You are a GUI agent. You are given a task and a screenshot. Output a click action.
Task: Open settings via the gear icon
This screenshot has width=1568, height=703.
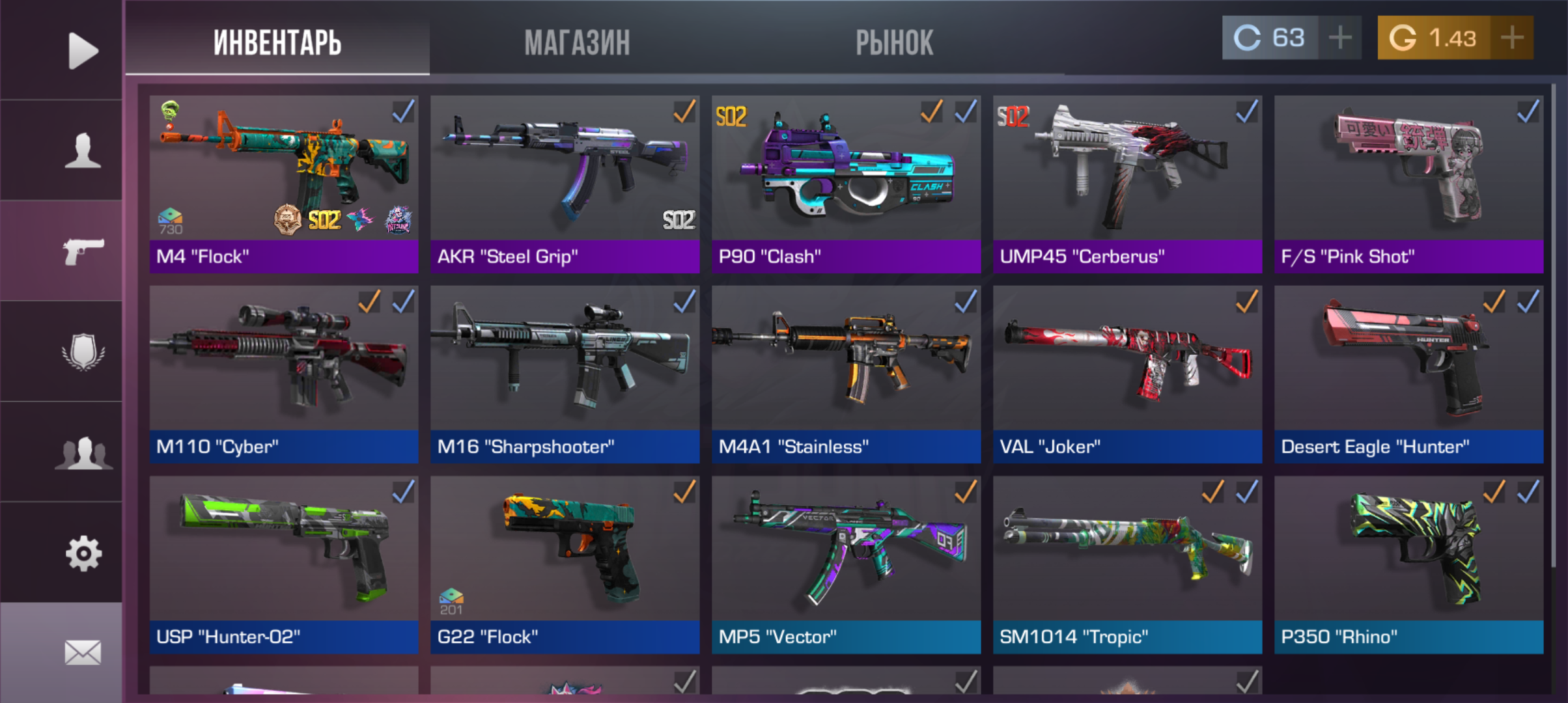pyautogui.click(x=83, y=553)
